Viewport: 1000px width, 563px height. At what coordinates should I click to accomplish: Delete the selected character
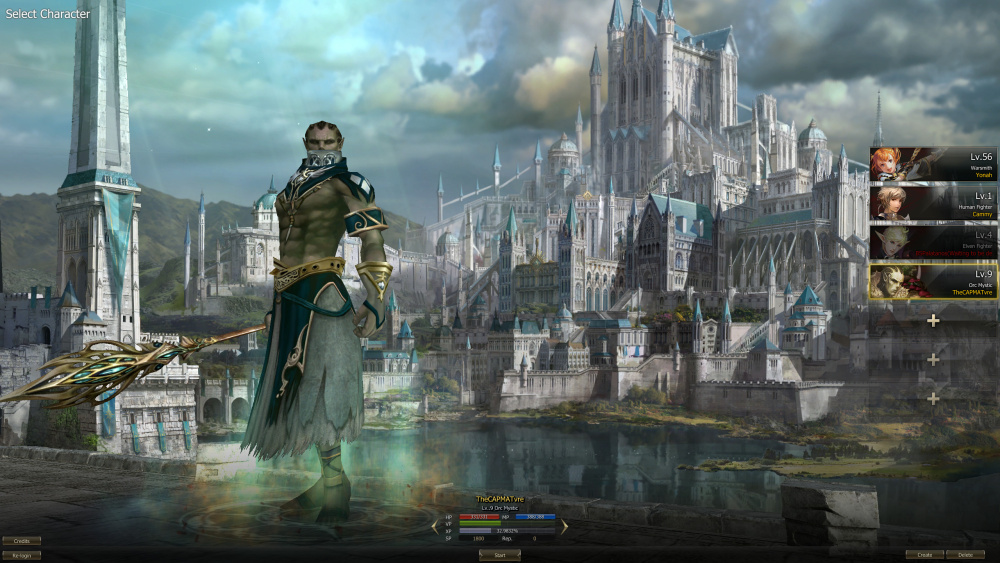tap(965, 554)
